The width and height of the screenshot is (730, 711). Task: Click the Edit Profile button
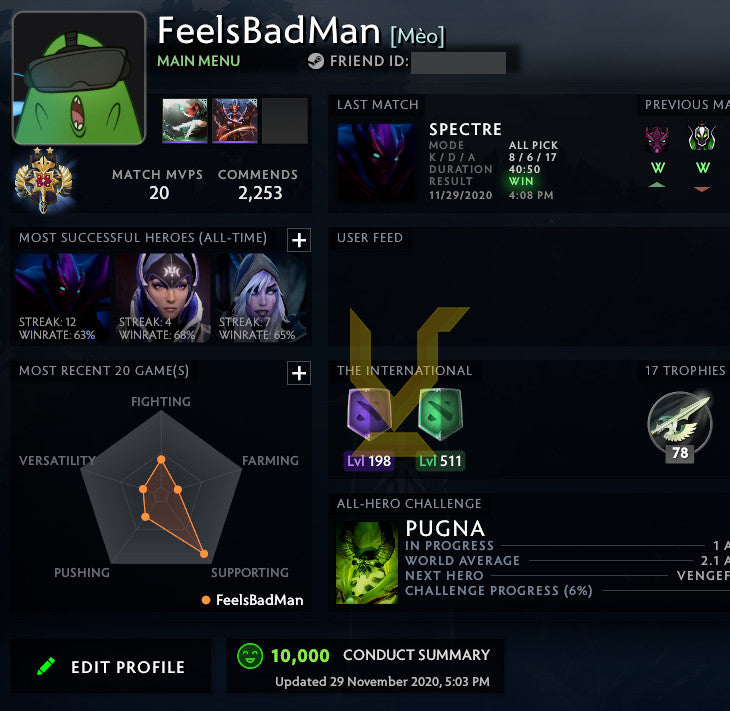coord(111,667)
